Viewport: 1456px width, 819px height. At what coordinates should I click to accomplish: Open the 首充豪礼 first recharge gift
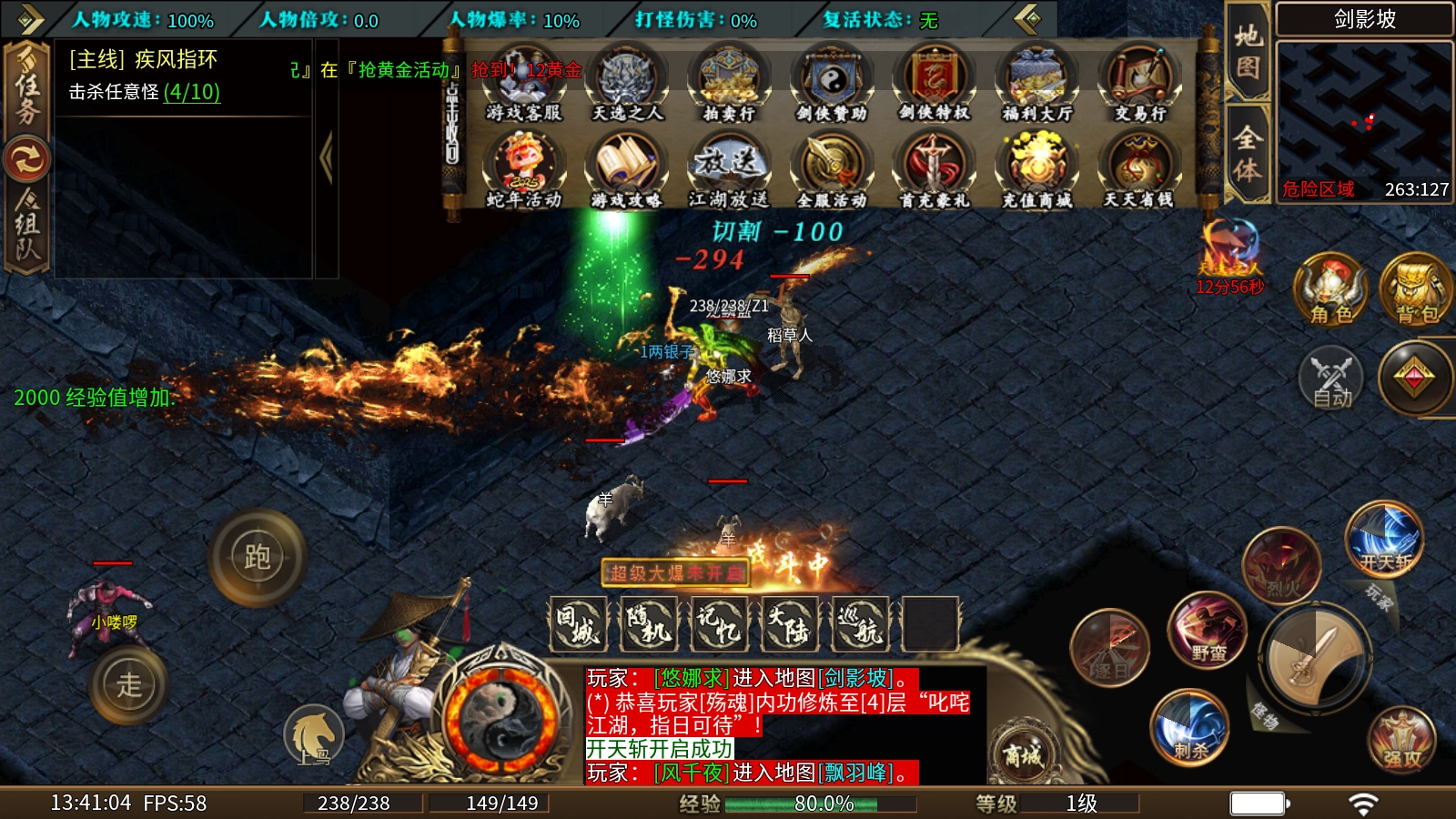934,169
